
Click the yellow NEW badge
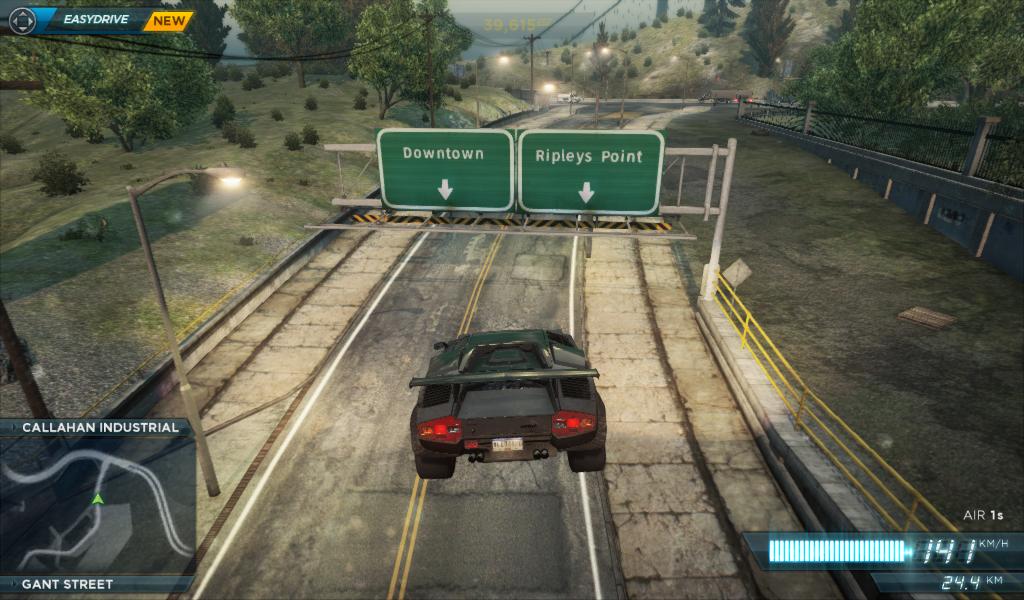click(168, 20)
